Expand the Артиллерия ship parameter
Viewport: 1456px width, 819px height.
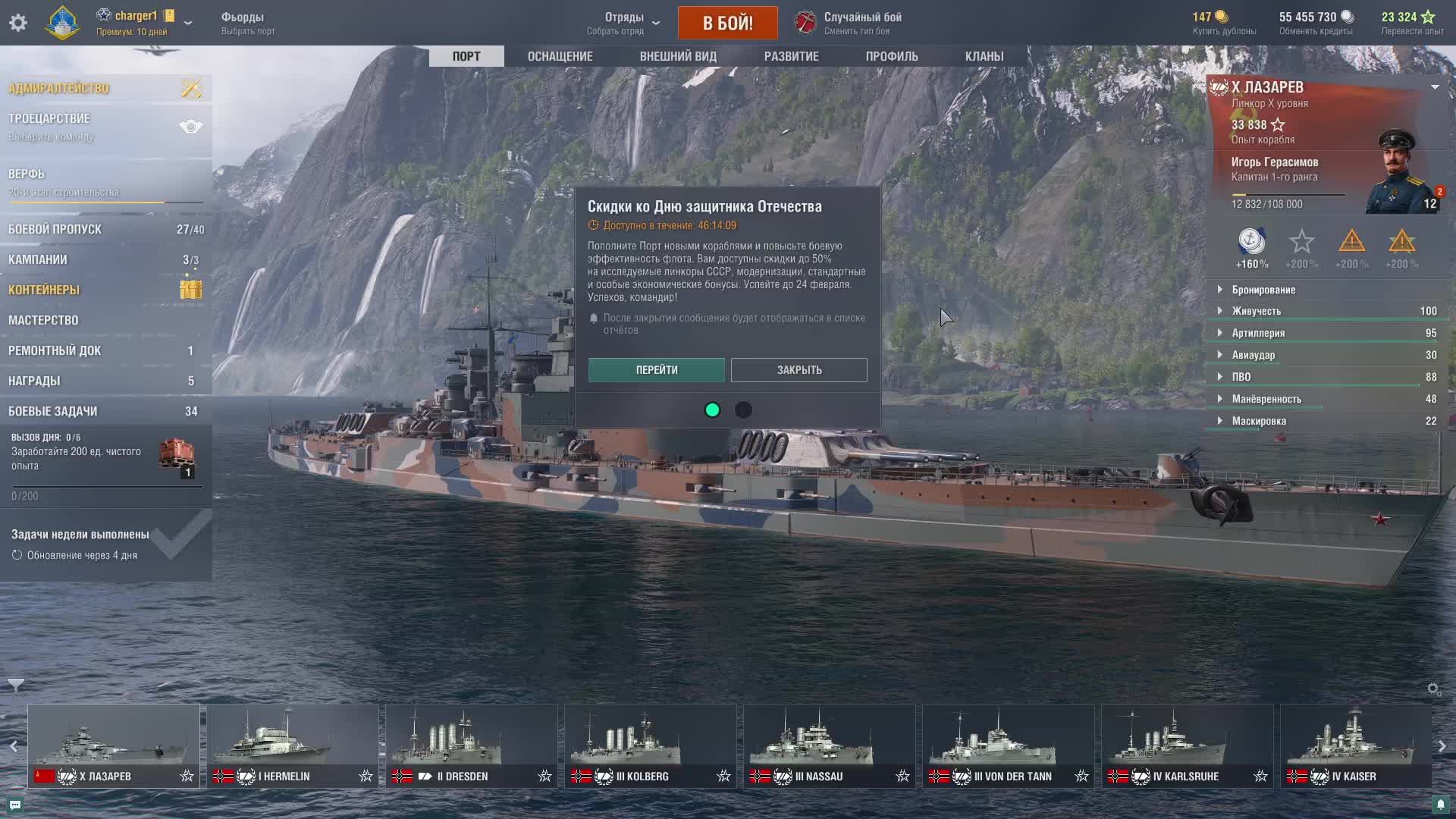pos(1258,333)
